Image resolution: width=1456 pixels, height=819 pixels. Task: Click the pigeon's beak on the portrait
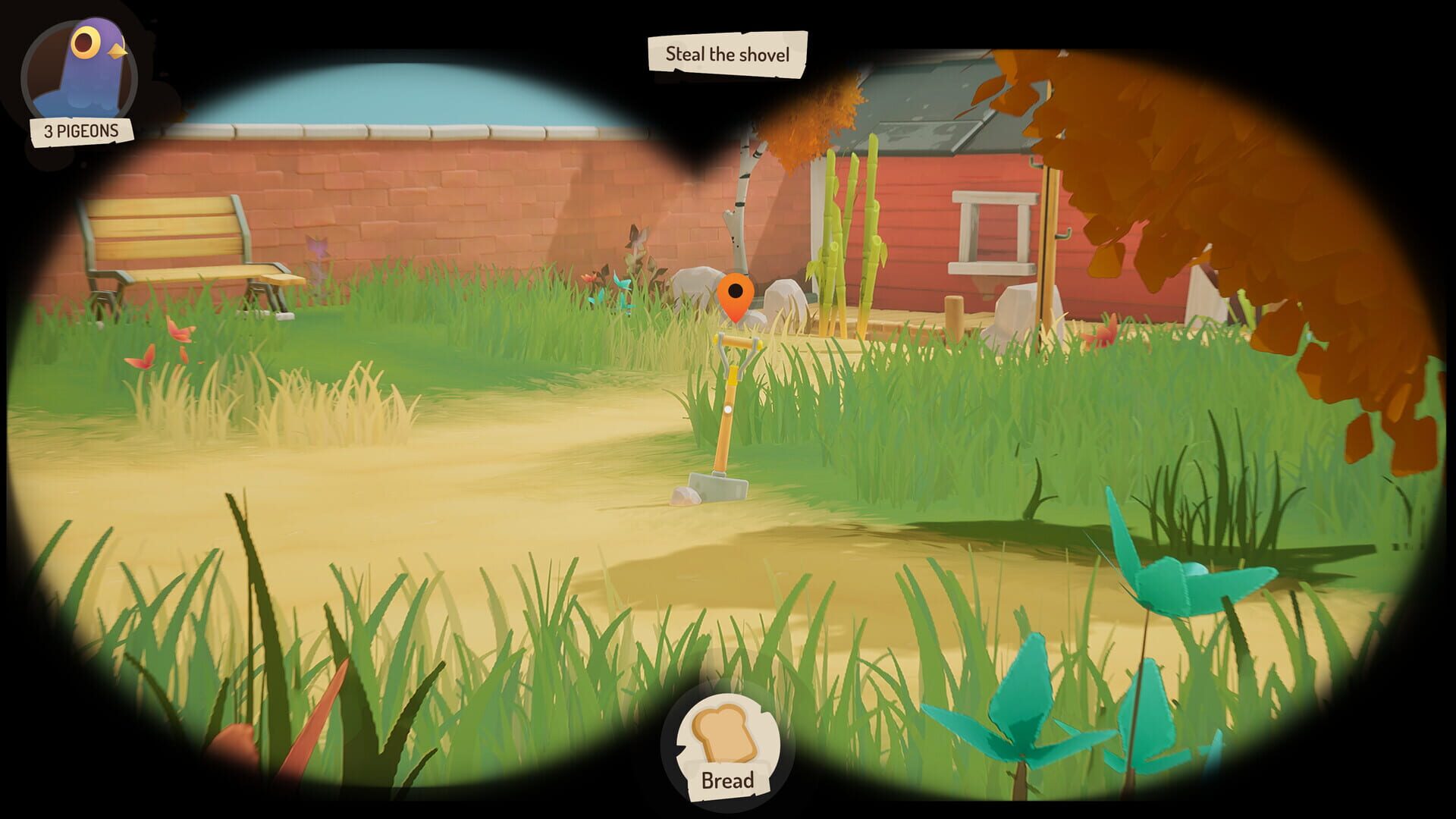click(x=115, y=49)
